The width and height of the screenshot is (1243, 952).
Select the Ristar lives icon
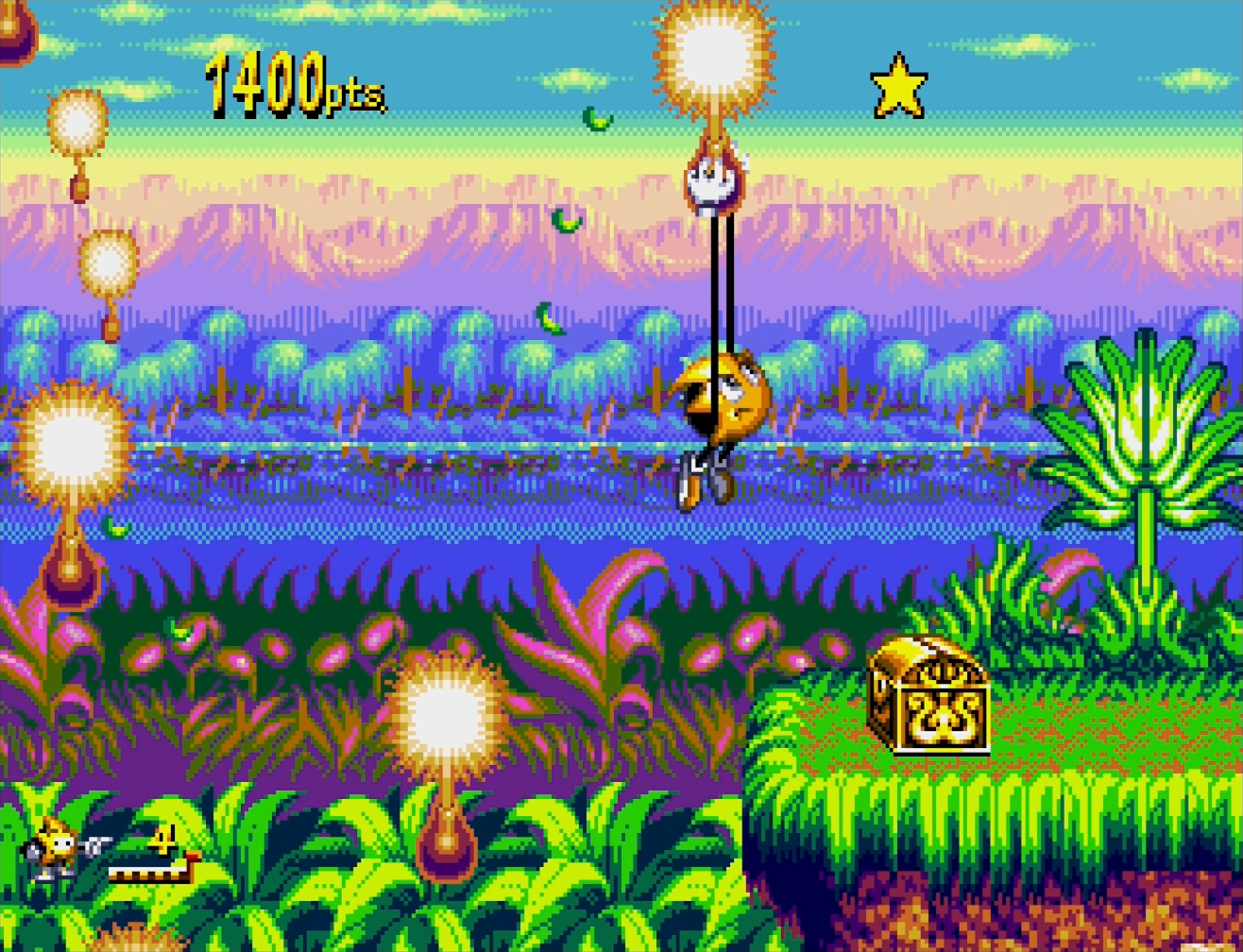(x=60, y=848)
